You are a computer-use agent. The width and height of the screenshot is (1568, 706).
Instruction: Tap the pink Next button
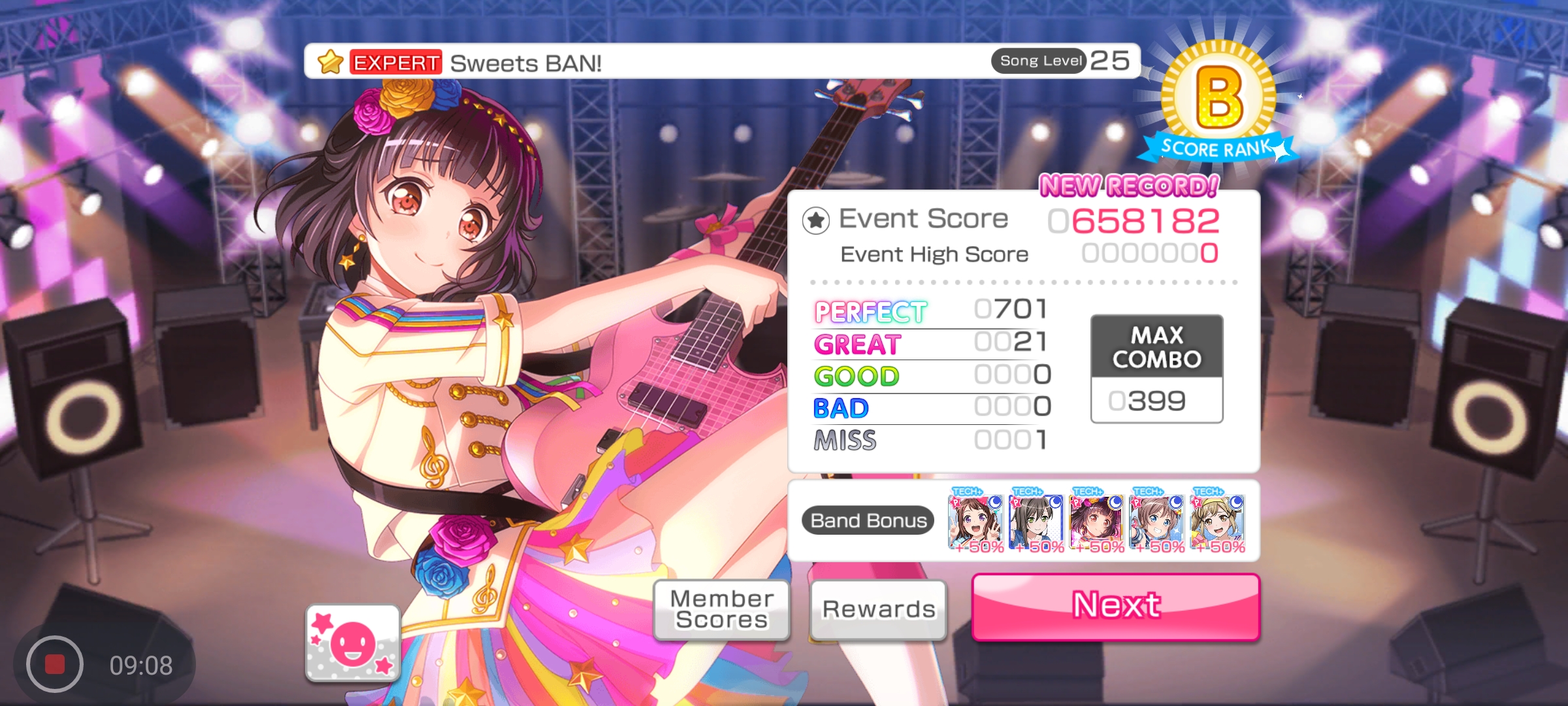pyautogui.click(x=1115, y=606)
